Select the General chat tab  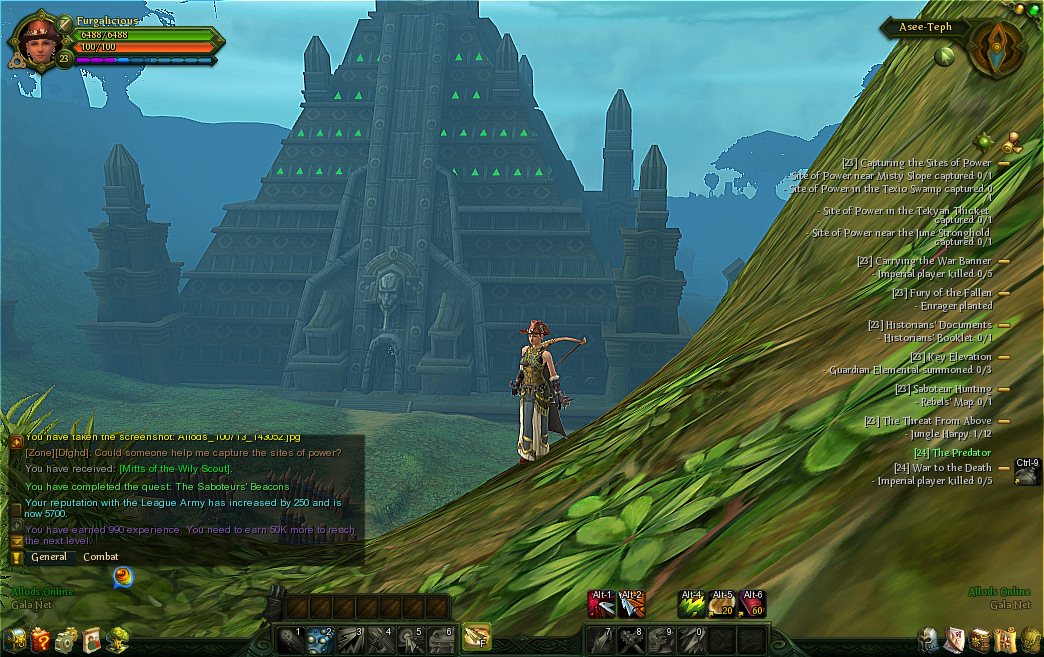(49, 557)
